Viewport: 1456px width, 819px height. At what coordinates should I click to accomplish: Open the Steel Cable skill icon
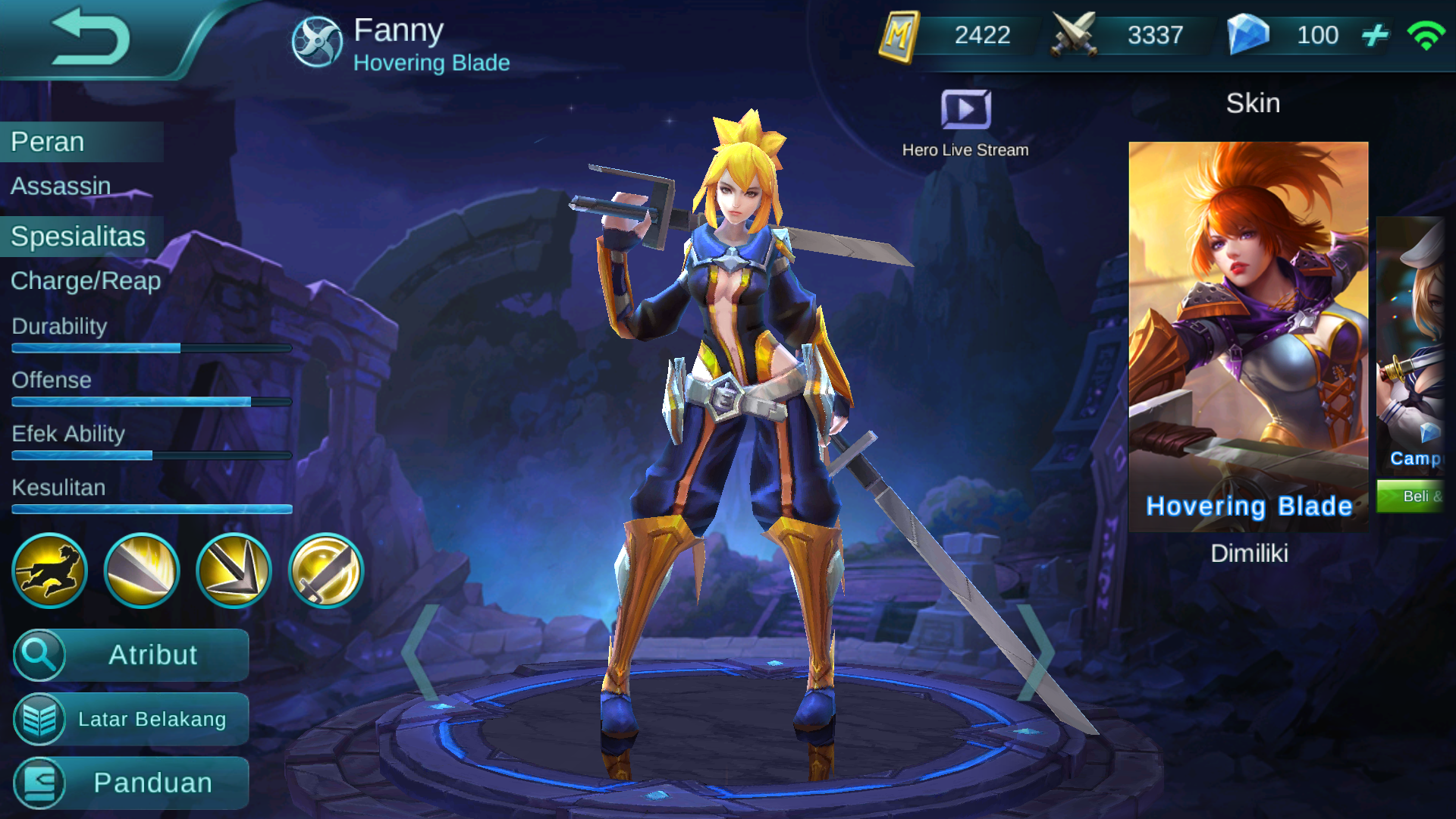[233, 570]
